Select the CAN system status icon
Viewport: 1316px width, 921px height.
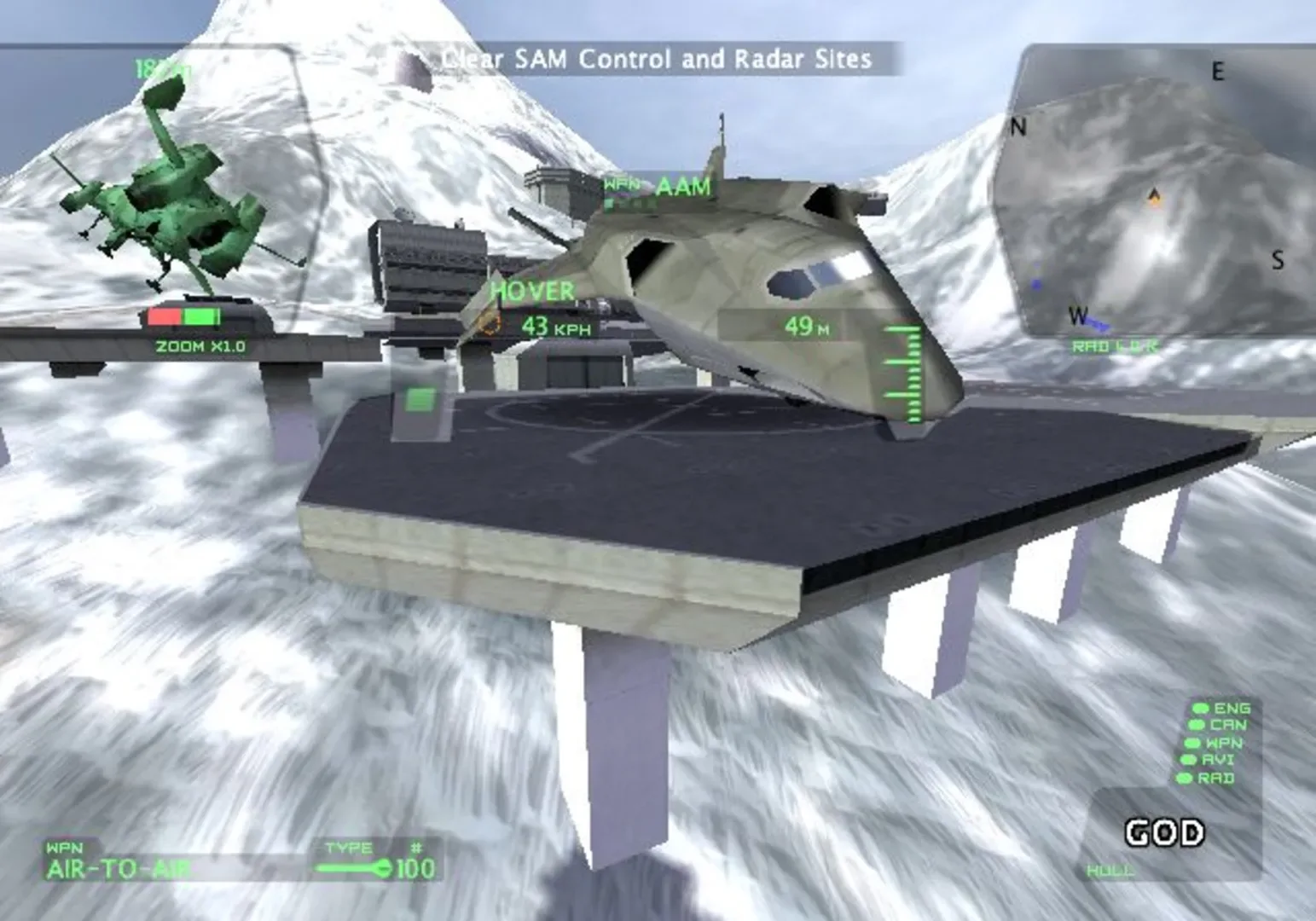coord(1196,724)
